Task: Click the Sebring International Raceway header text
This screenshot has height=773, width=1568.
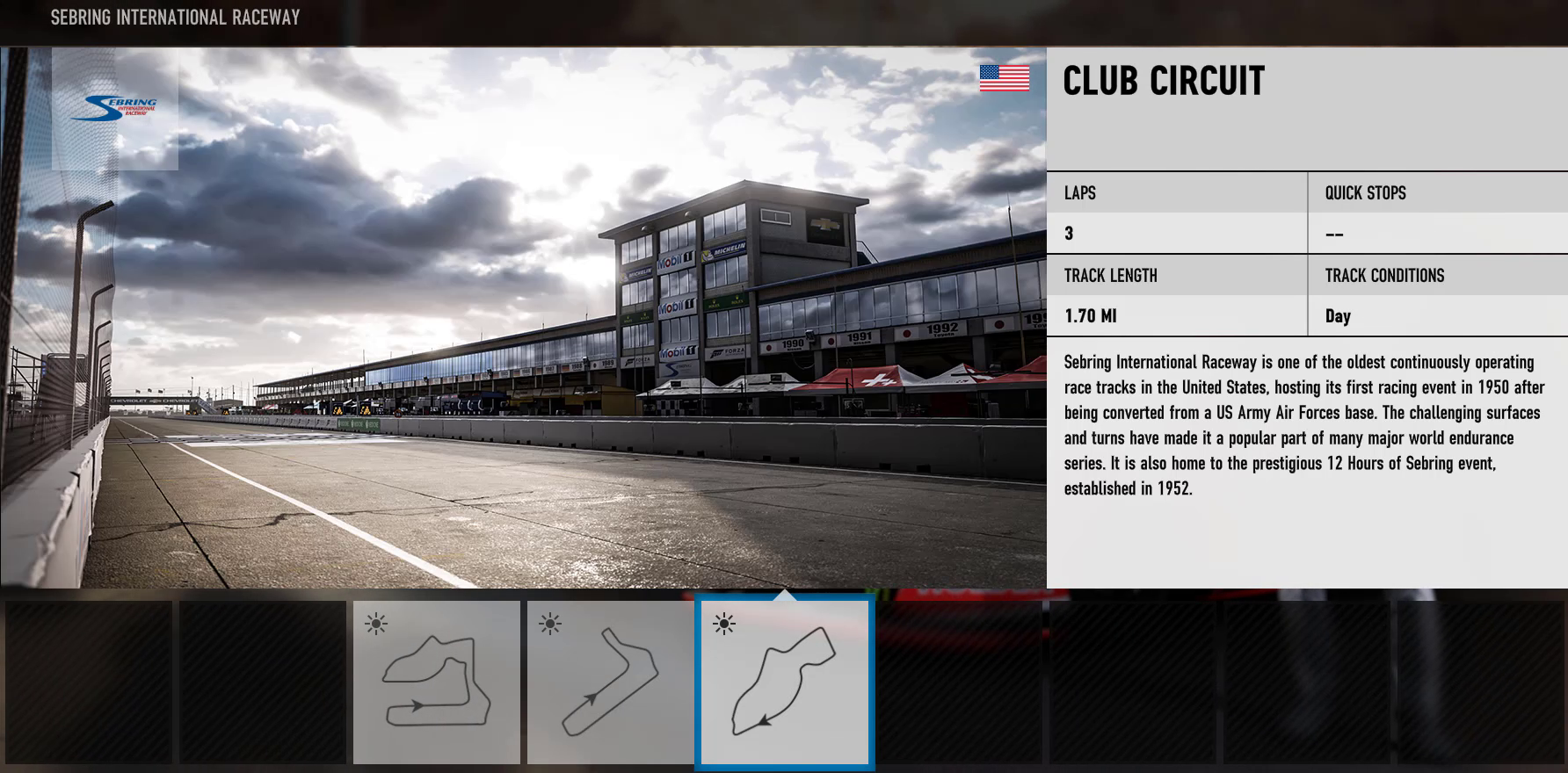Action: [175, 16]
